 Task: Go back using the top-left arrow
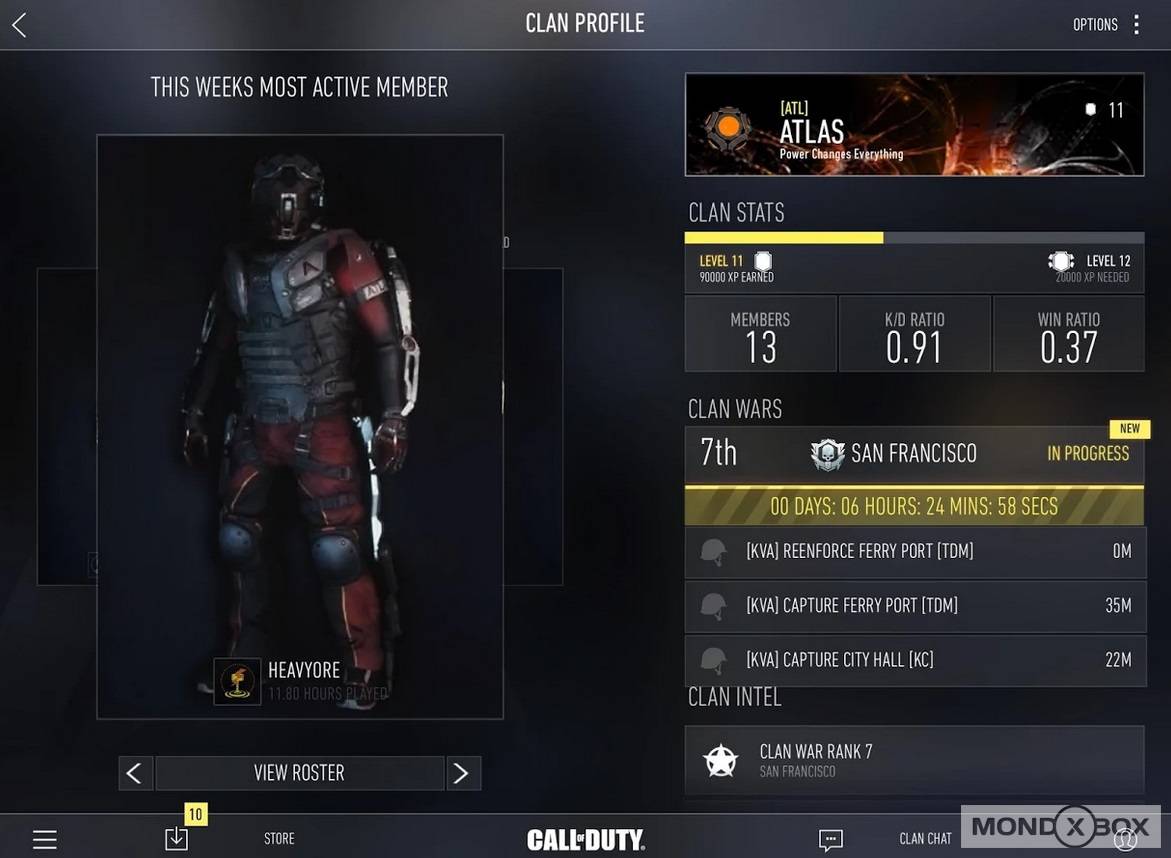pyautogui.click(x=19, y=25)
